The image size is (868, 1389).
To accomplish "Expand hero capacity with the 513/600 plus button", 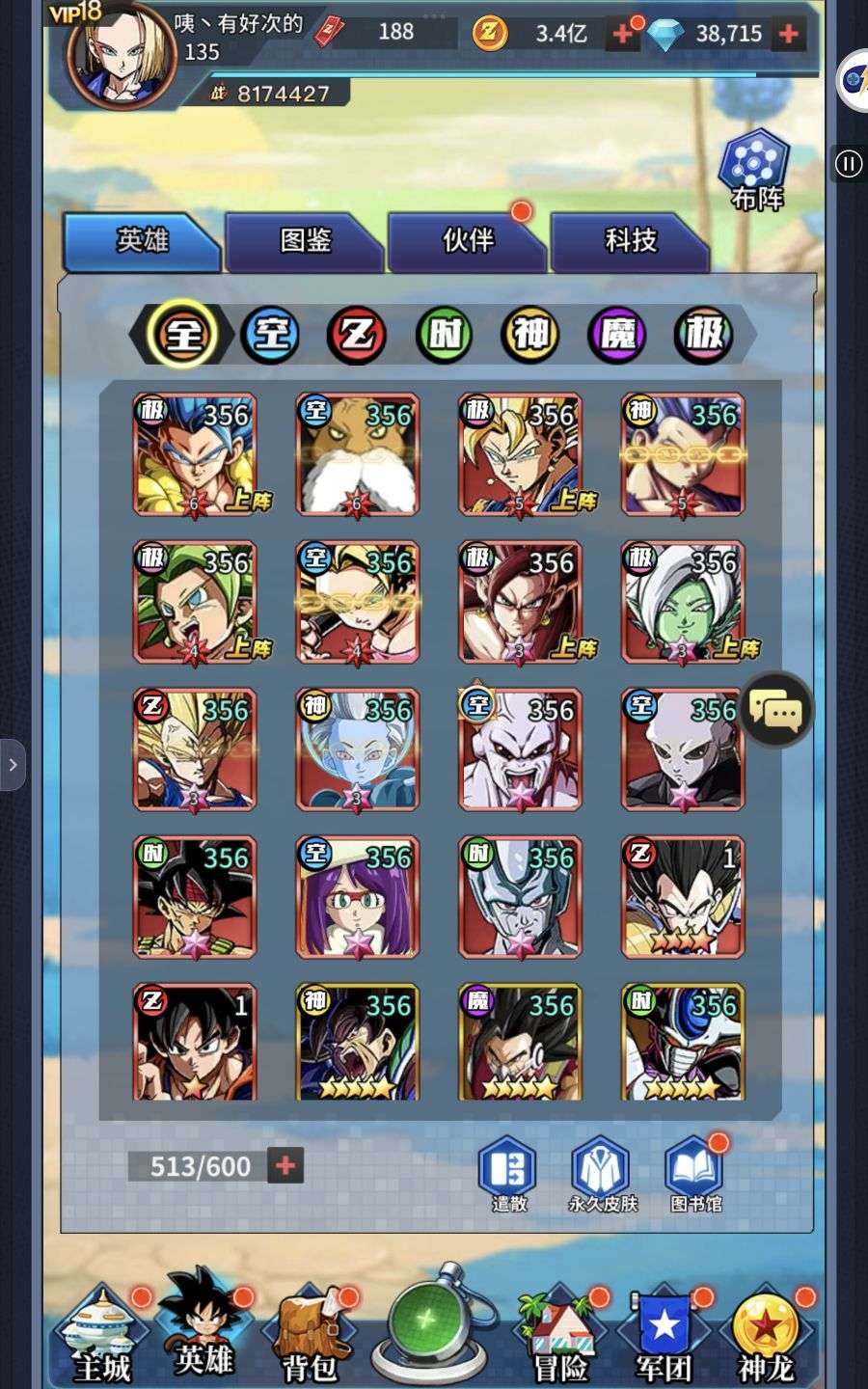I will (285, 1165).
